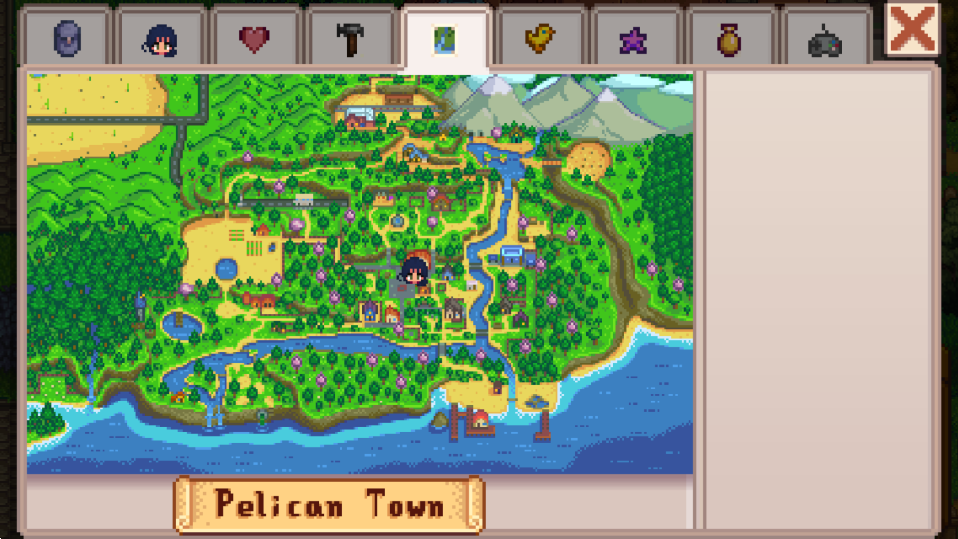Switch to the character skills tab
958x539 pixels.
point(161,38)
